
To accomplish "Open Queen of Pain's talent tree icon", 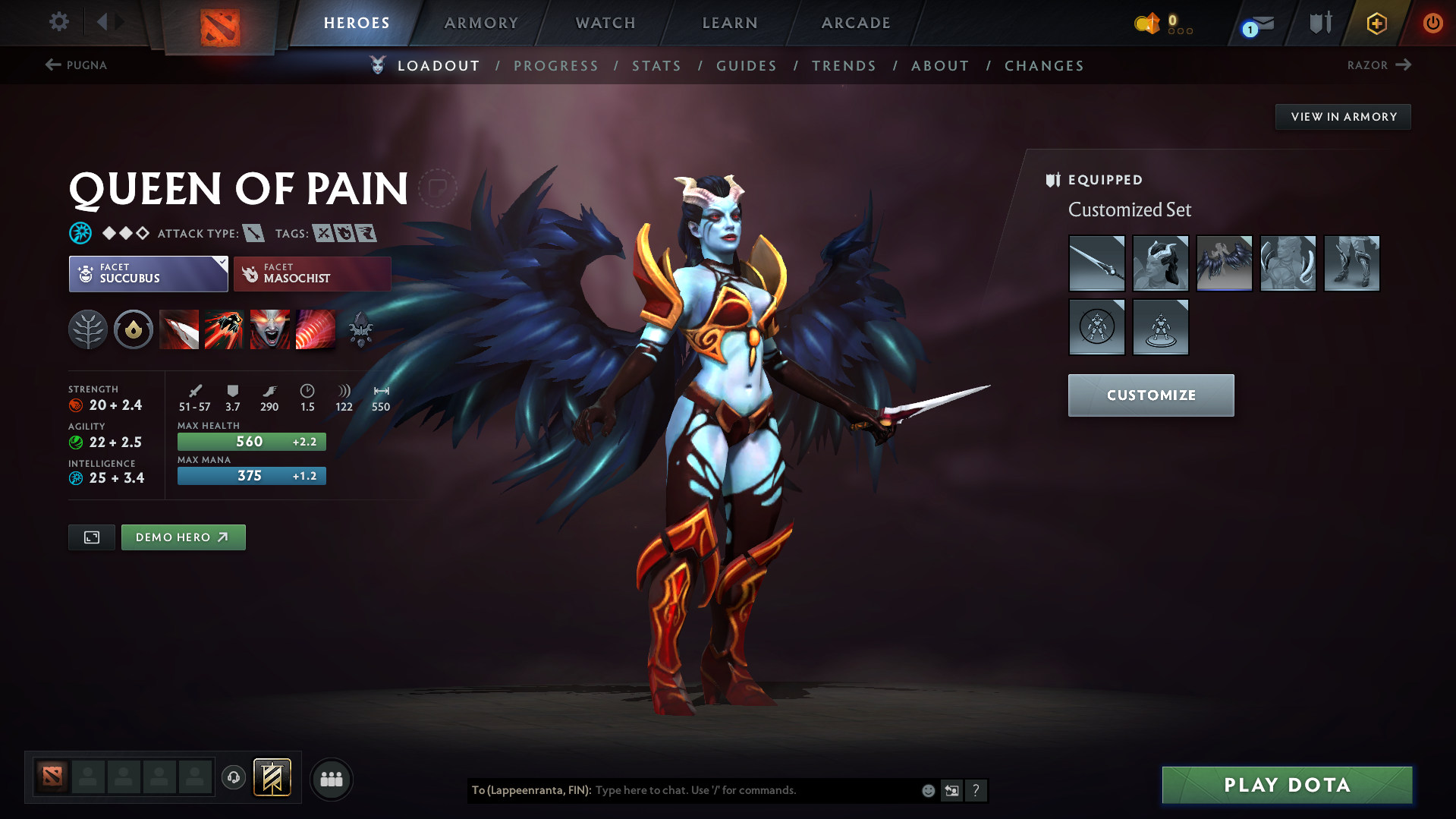I will pos(88,329).
